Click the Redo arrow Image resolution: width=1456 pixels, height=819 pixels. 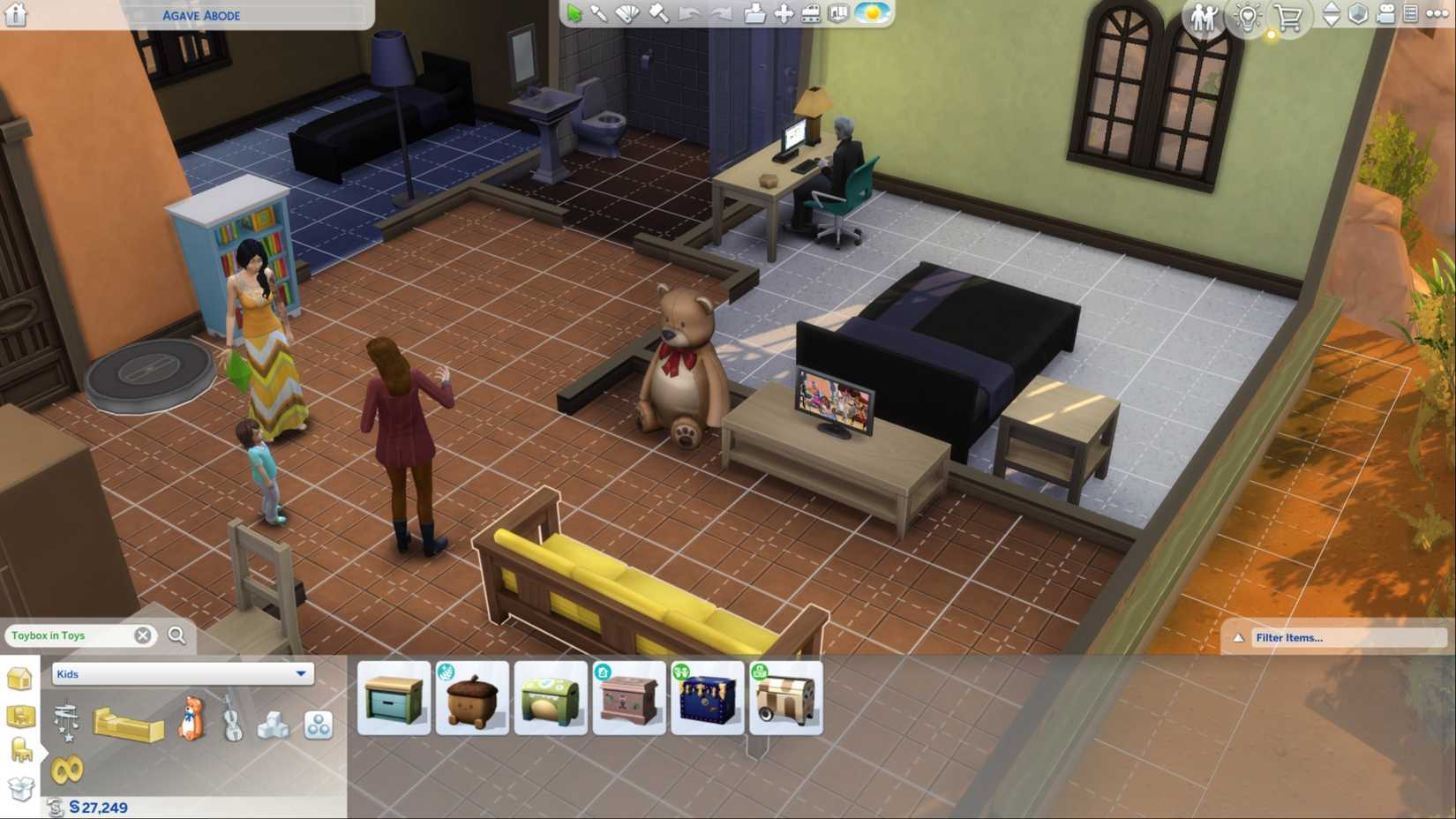[722, 15]
